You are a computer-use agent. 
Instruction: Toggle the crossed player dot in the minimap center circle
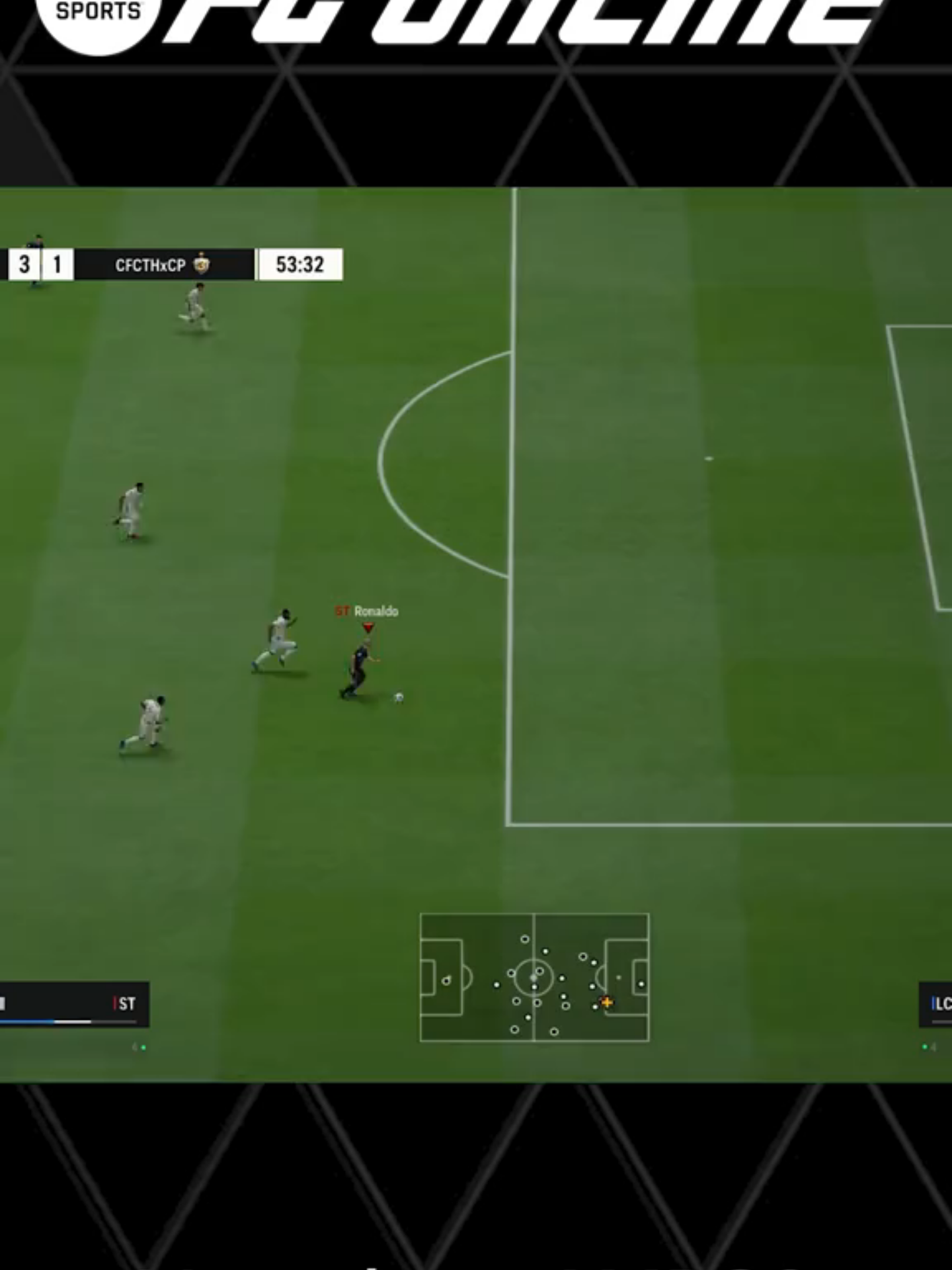coord(539,970)
